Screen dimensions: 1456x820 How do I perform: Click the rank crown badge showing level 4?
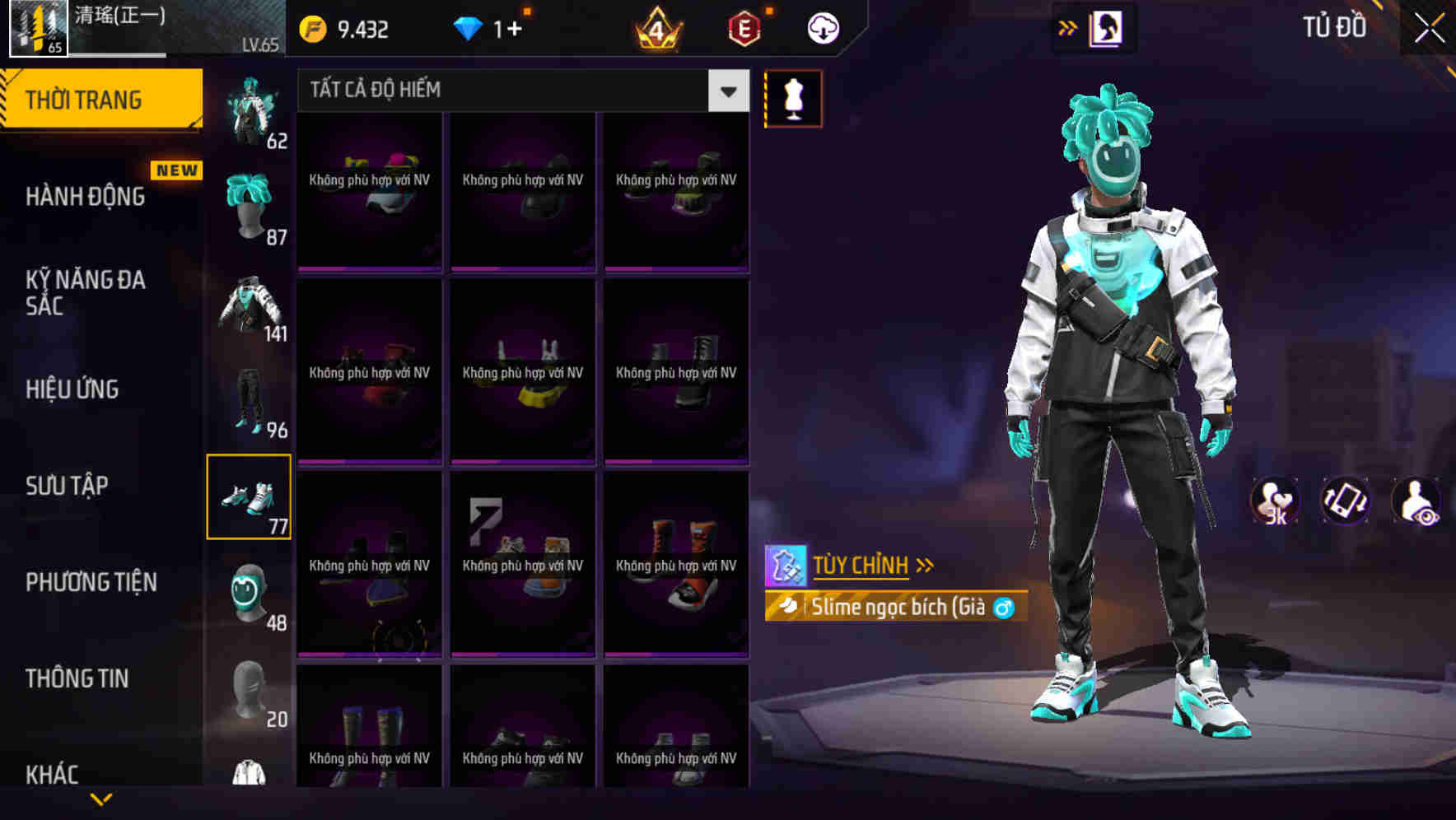tap(658, 27)
